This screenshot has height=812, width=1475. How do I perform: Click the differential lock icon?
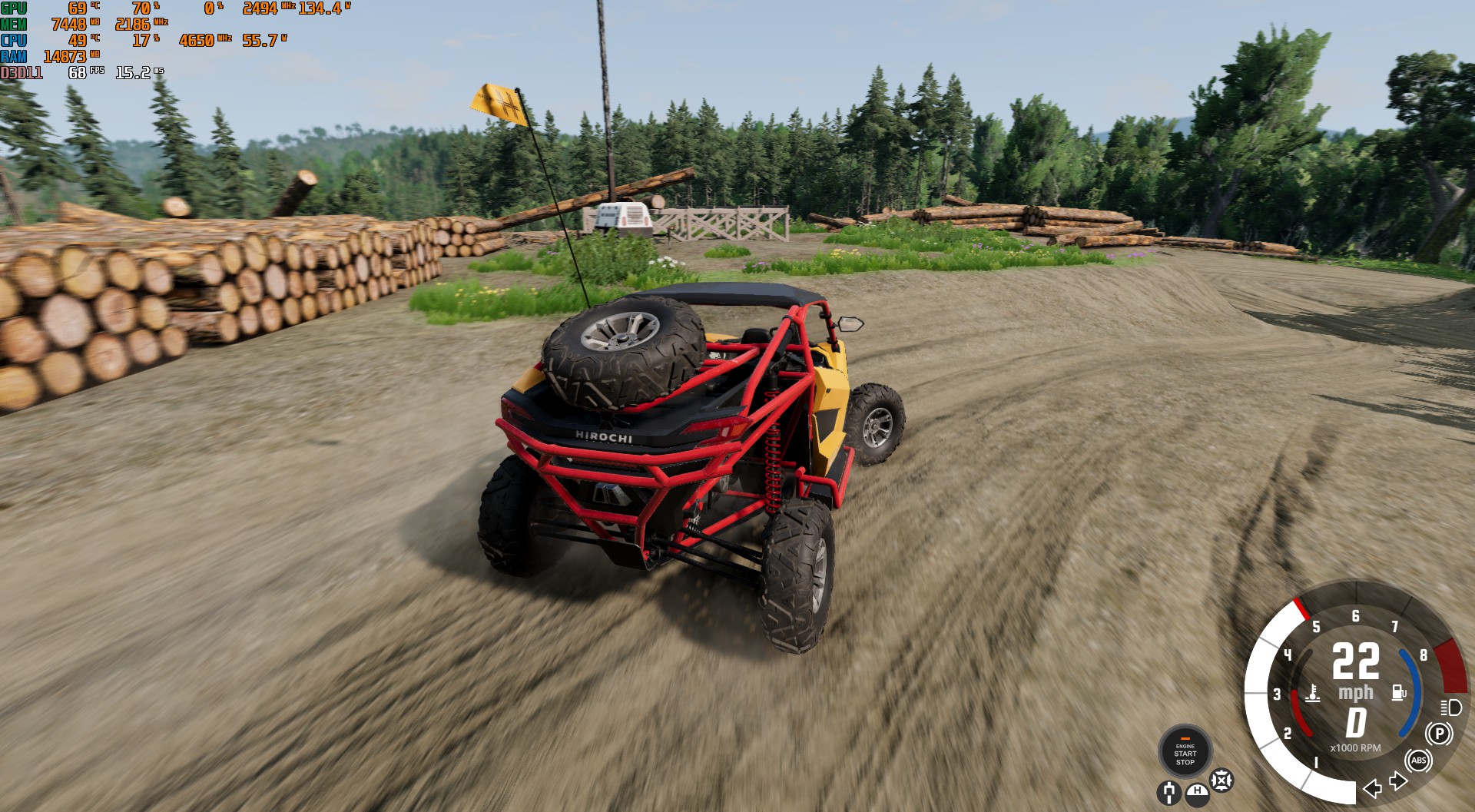1221,781
